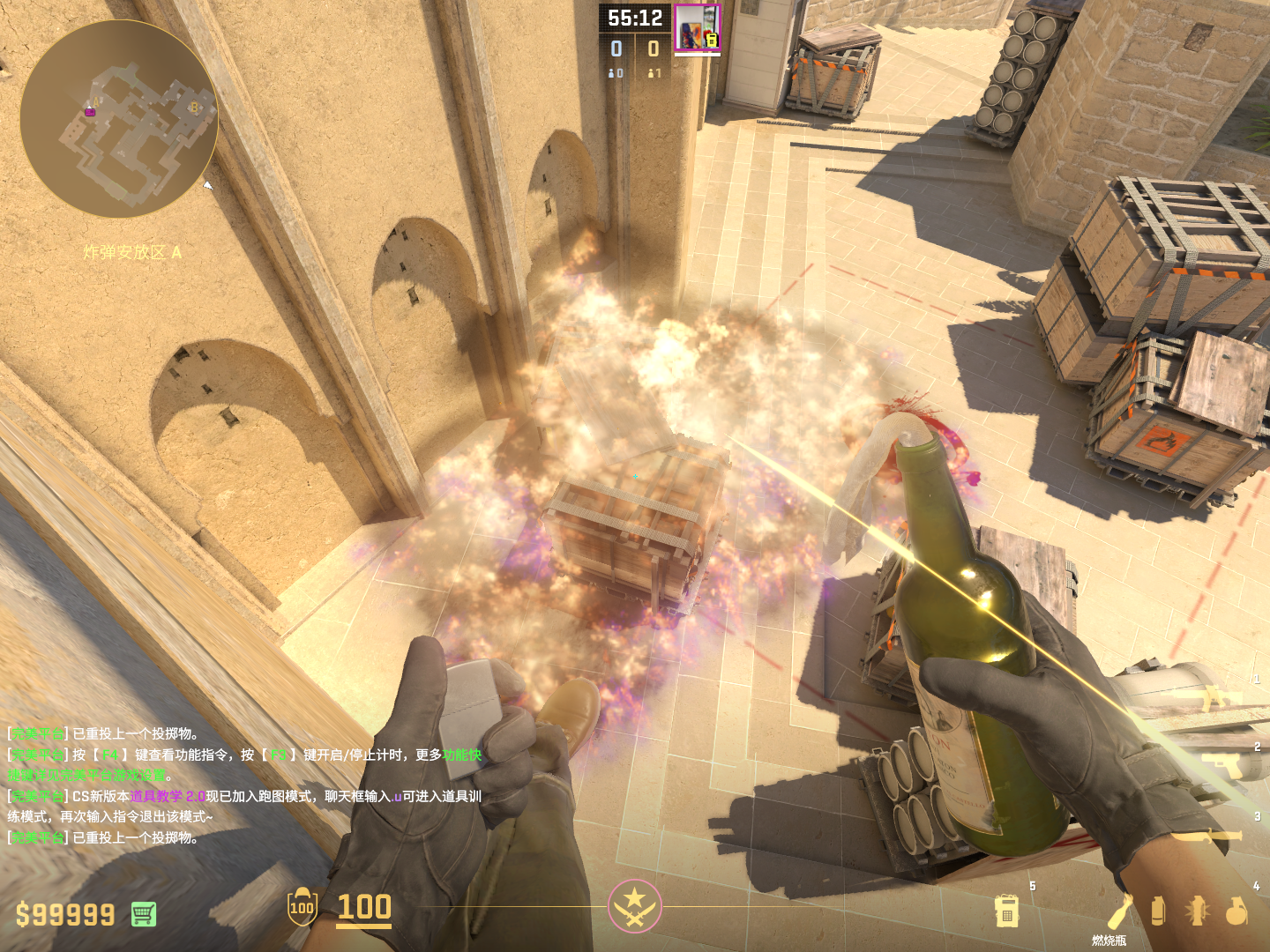
Task: Click the player avatar beside the timer
Action: point(697,27)
